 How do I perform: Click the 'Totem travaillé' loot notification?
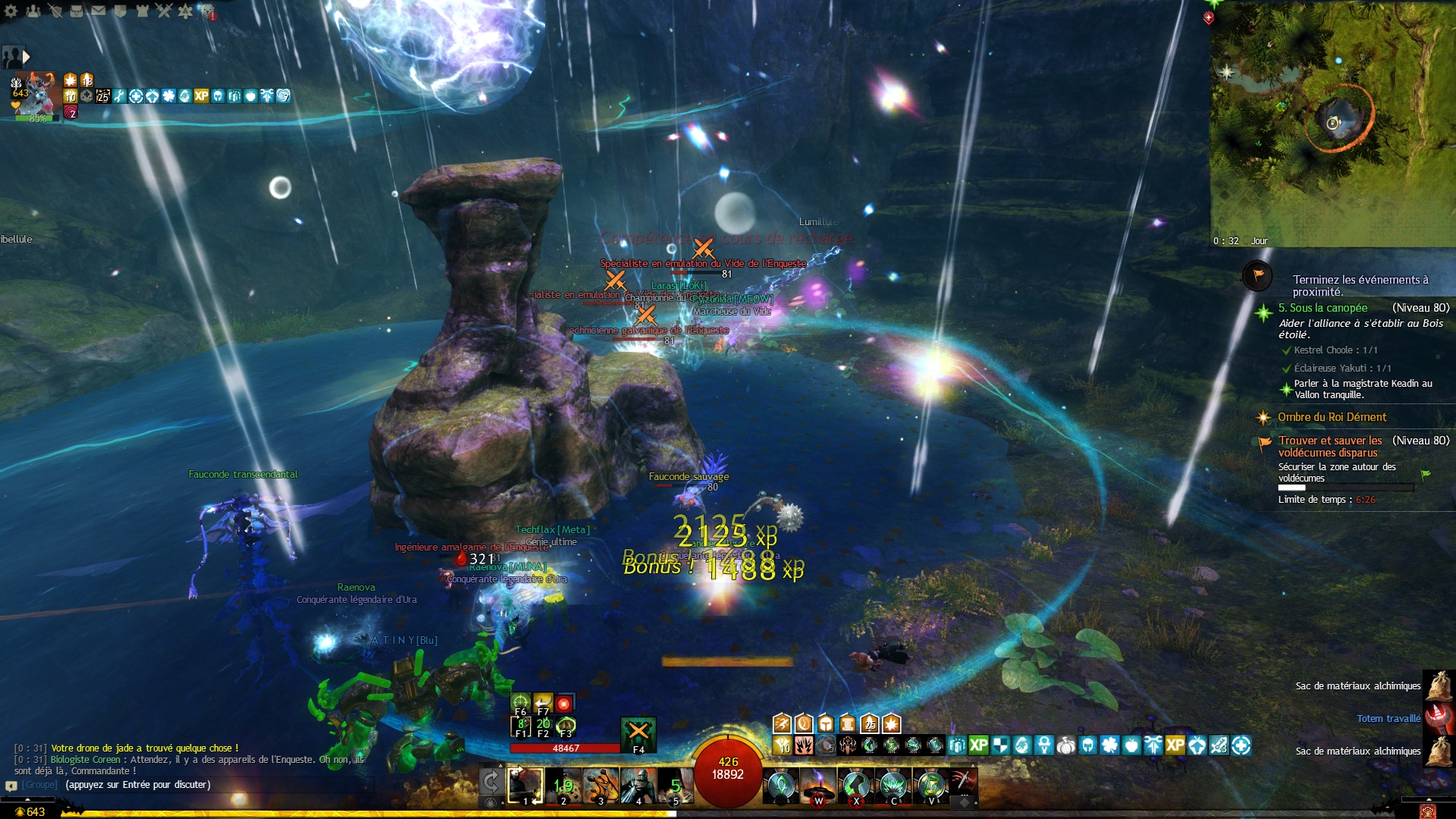tap(1389, 718)
